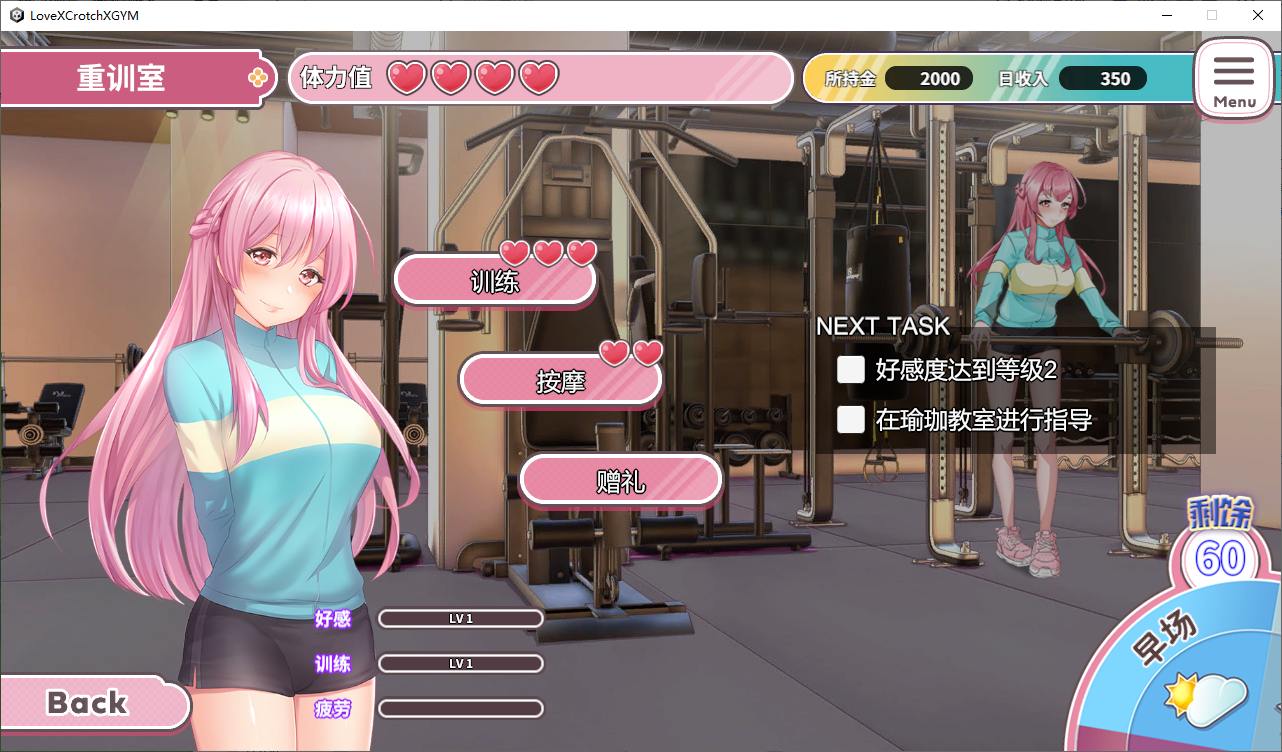This screenshot has height=752, width=1282.
Task: Minimize the LoveXCrotchXGYM window
Action: coord(1166,15)
